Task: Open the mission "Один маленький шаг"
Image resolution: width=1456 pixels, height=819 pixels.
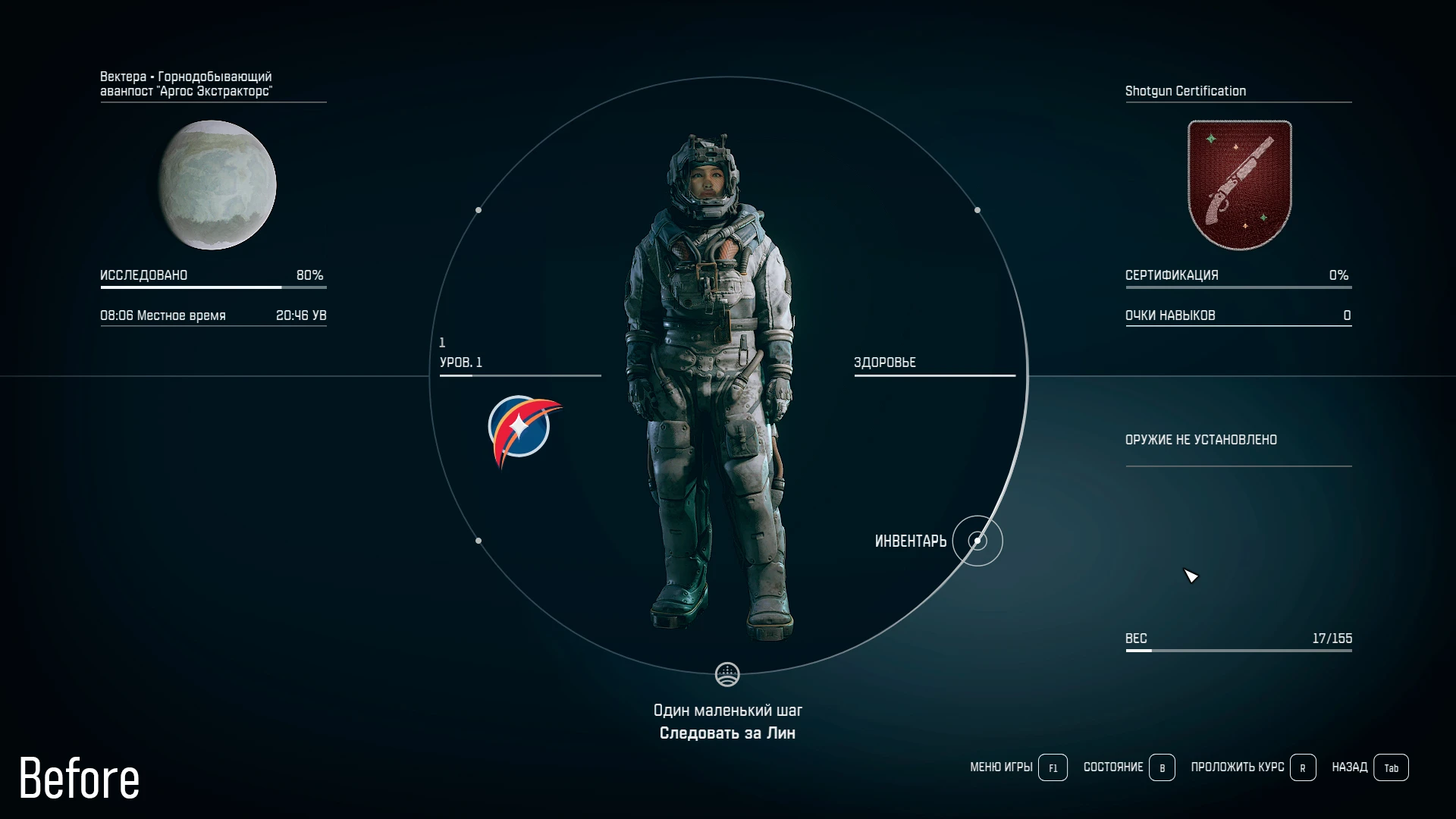Action: (727, 711)
